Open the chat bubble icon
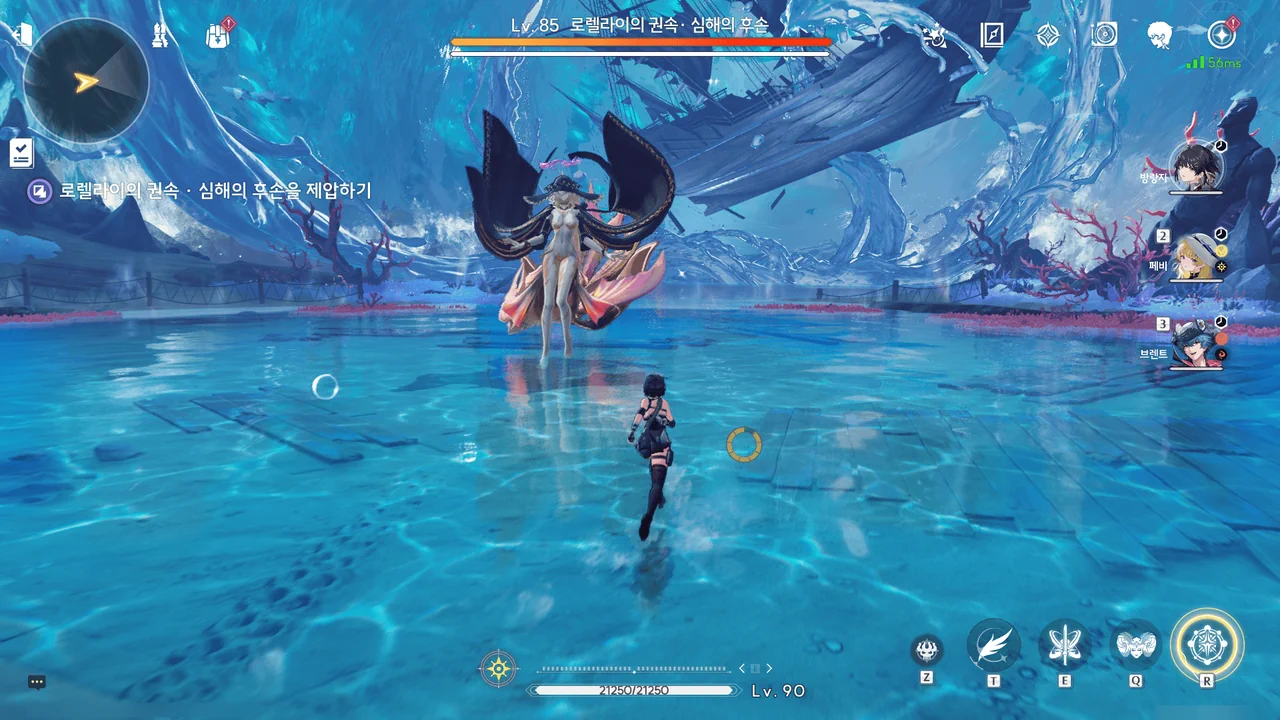This screenshot has height=720, width=1280. [x=37, y=682]
